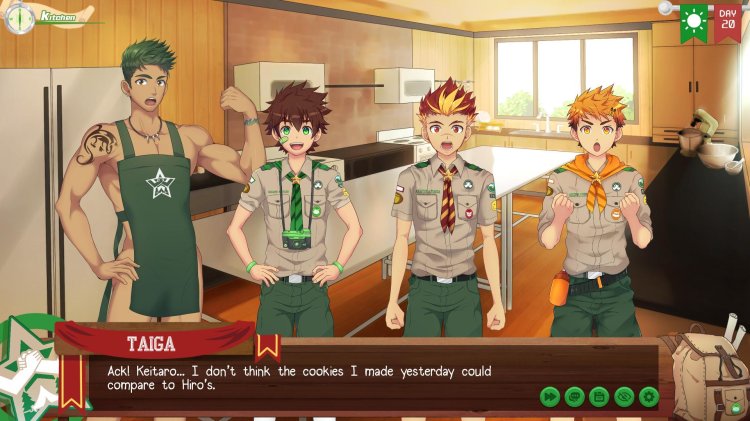The image size is (750, 421).
Task: Hide the dialogue box with eye icon
Action: click(624, 397)
